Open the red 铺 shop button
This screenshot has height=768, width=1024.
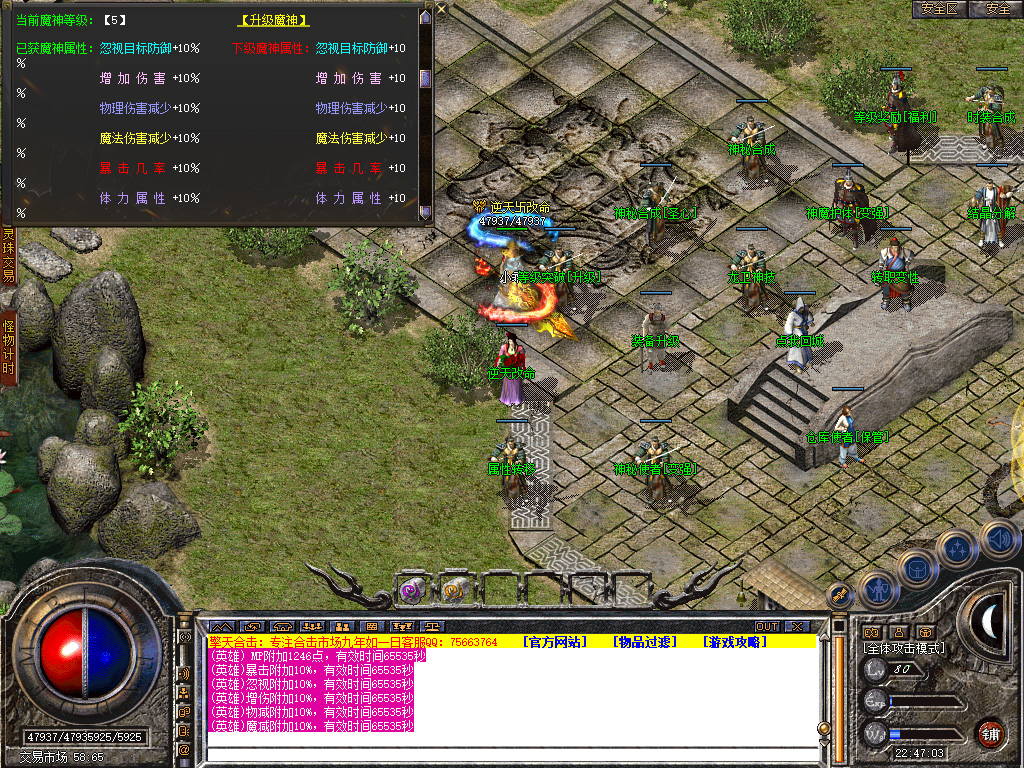(990, 732)
